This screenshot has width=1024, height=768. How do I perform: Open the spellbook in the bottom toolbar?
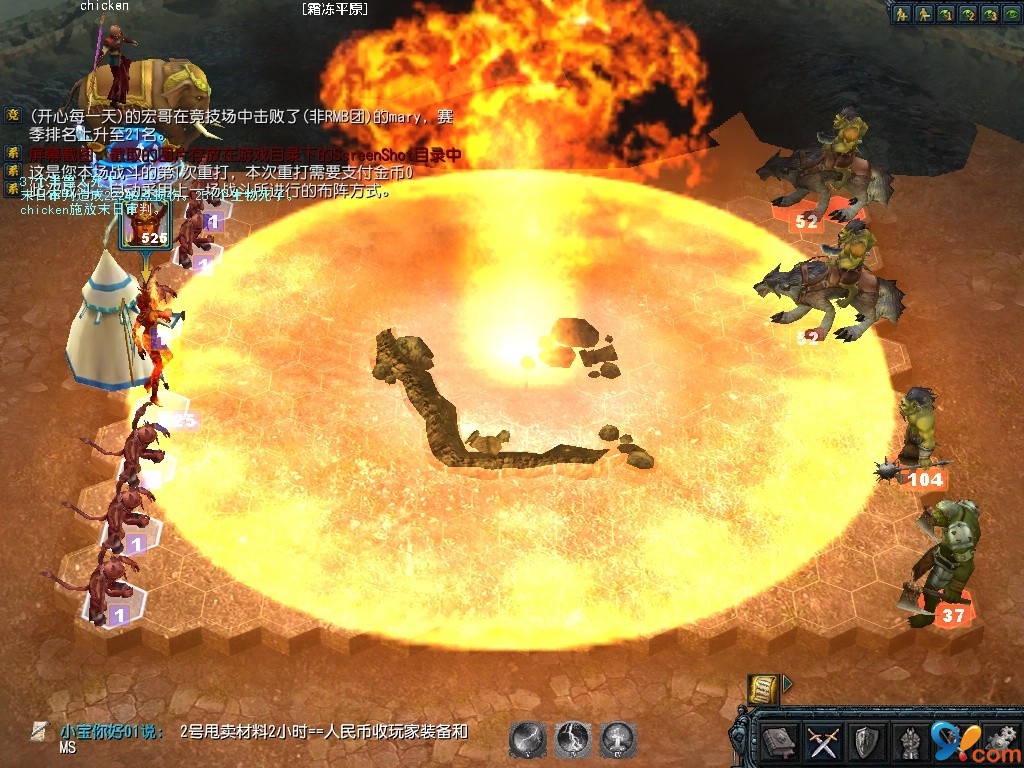pyautogui.click(x=777, y=742)
